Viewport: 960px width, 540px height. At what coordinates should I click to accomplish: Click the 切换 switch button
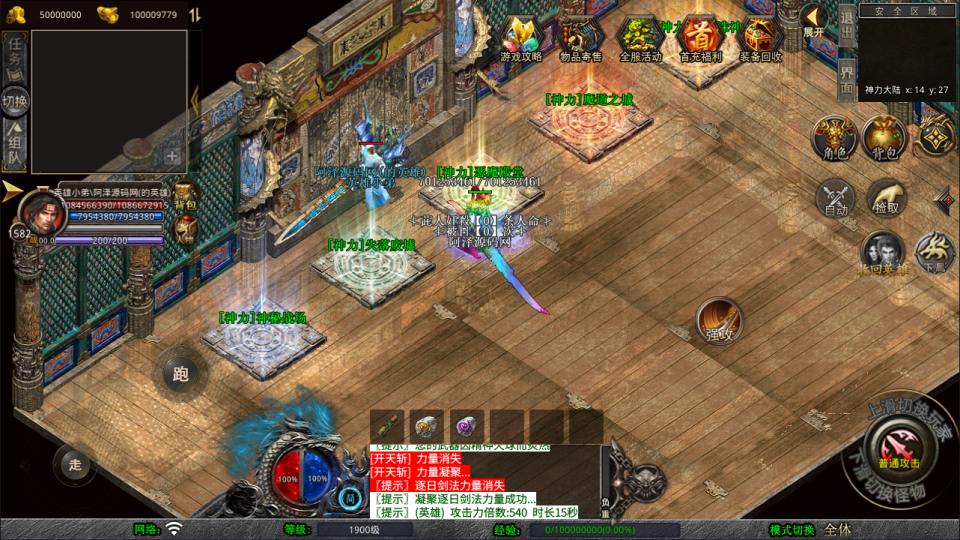15,101
